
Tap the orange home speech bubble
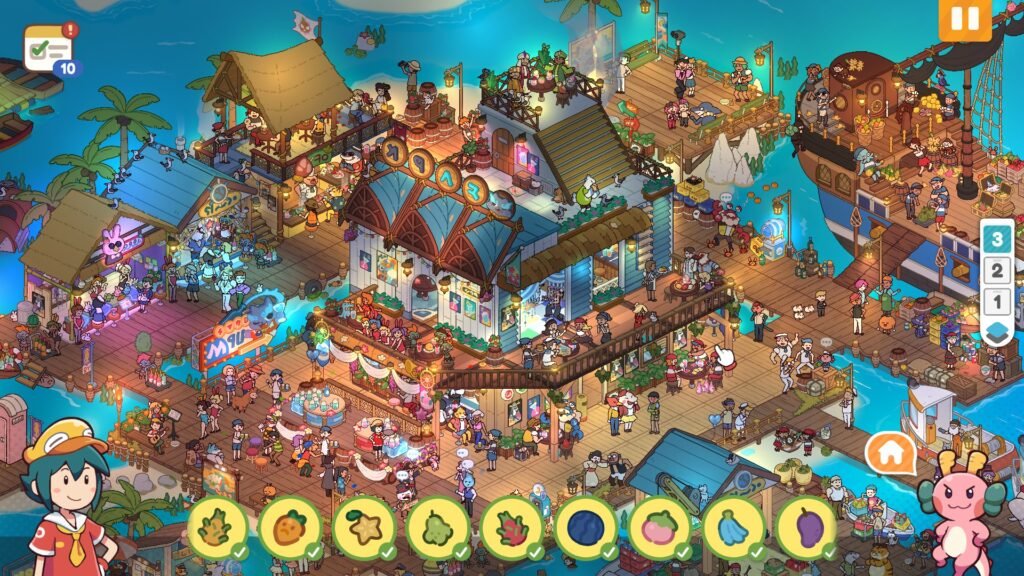pyautogui.click(x=891, y=454)
